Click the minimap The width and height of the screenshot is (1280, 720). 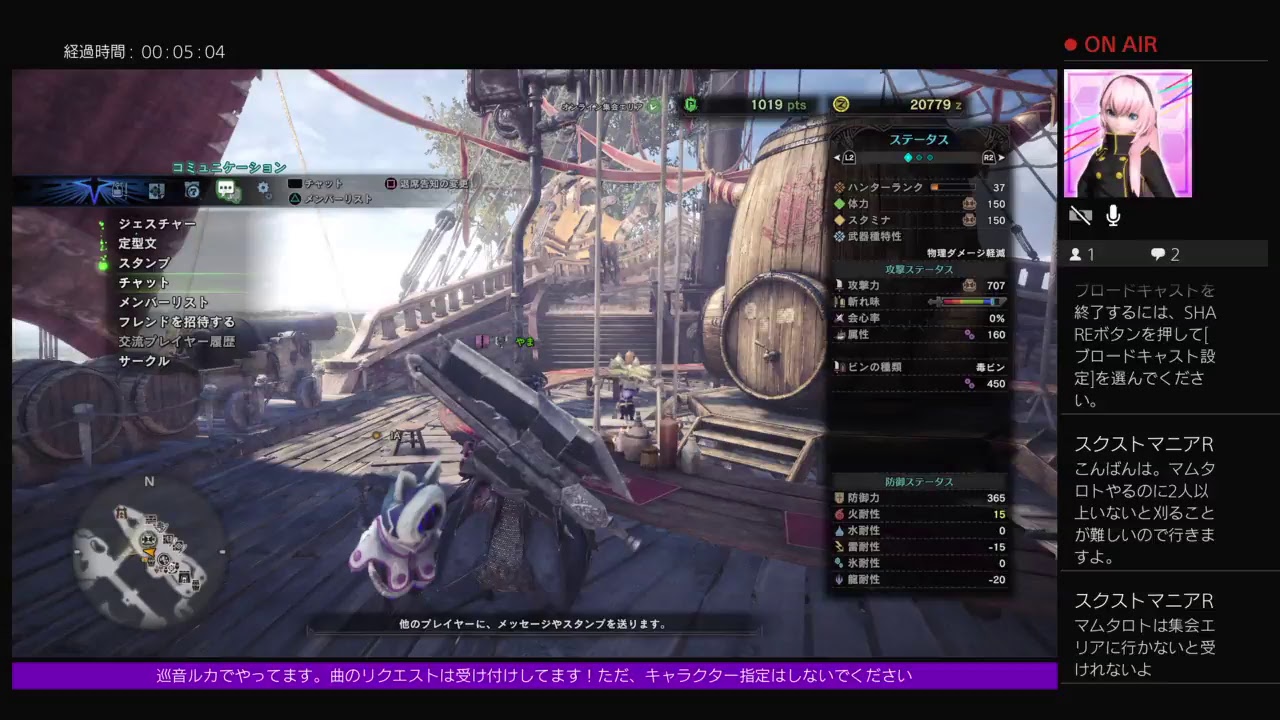[150, 548]
